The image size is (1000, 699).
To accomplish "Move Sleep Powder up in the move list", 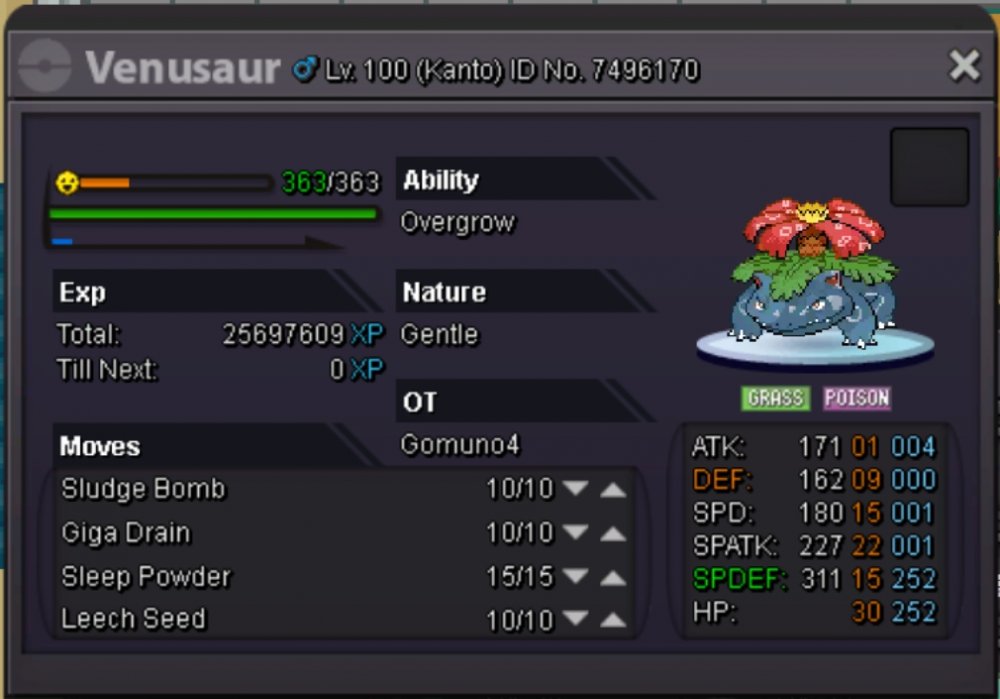I will coord(613,578).
